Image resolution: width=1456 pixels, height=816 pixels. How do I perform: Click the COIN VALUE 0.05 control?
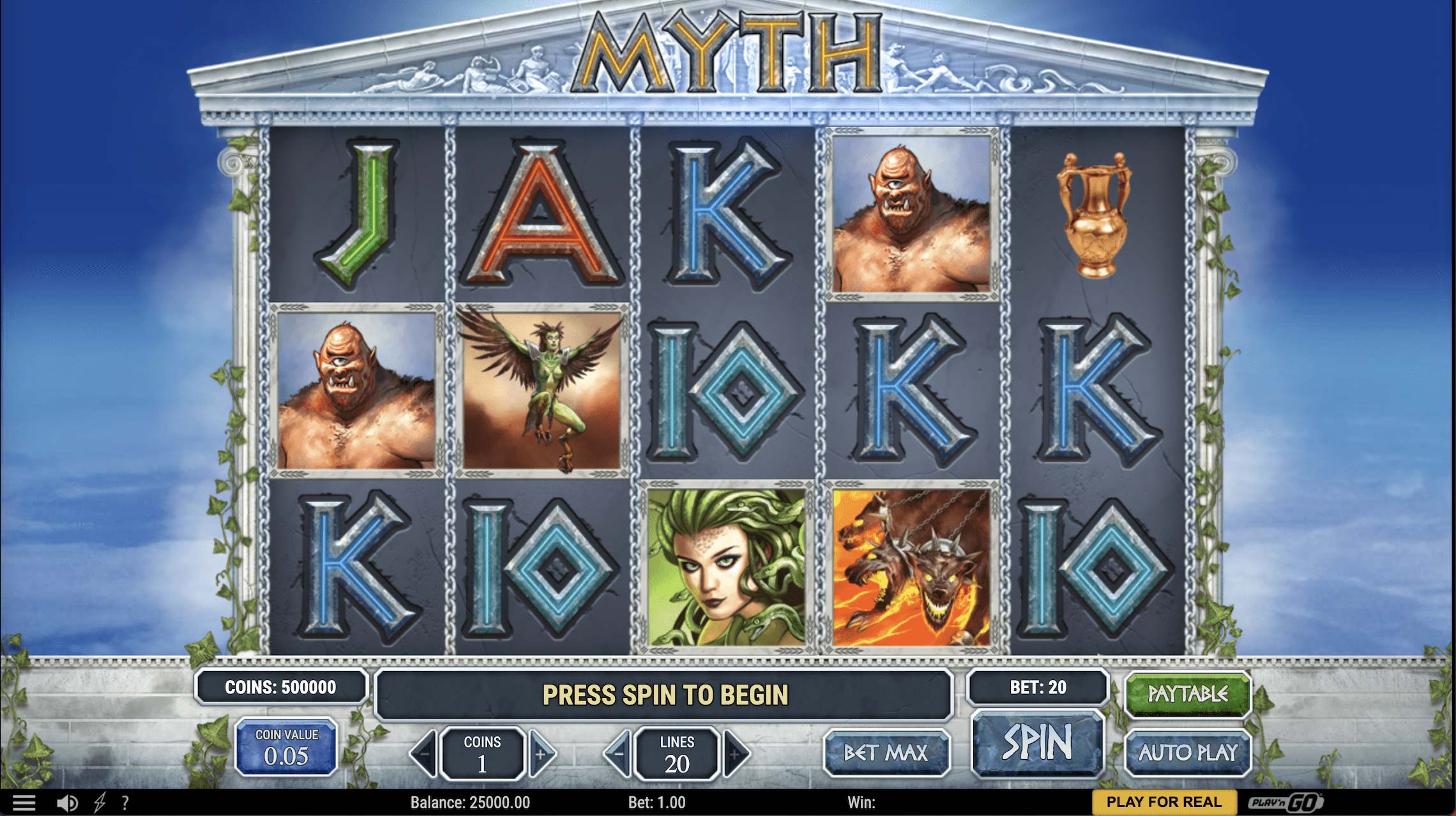[286, 744]
